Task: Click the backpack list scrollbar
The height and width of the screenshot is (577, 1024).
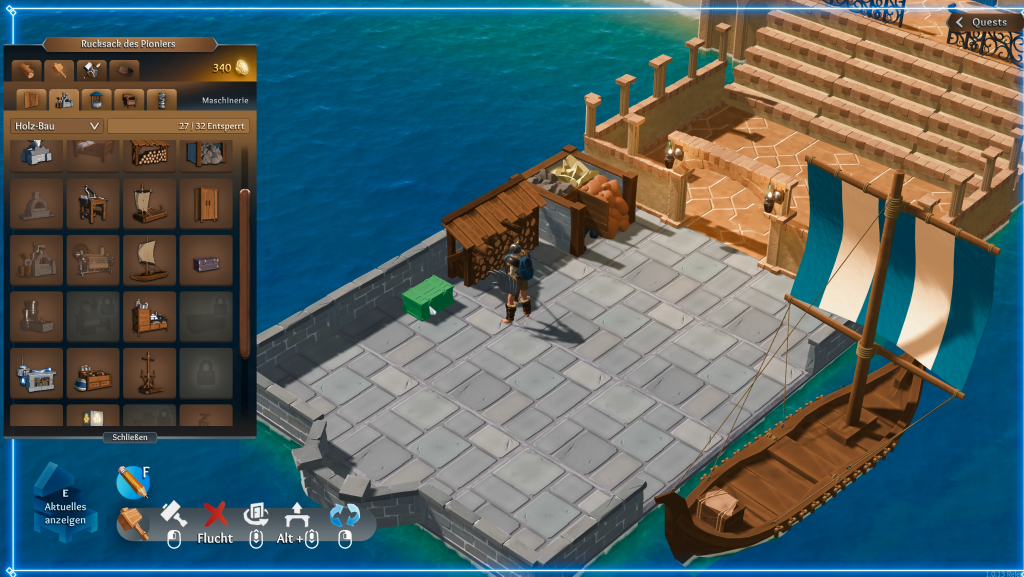Action: point(245,270)
